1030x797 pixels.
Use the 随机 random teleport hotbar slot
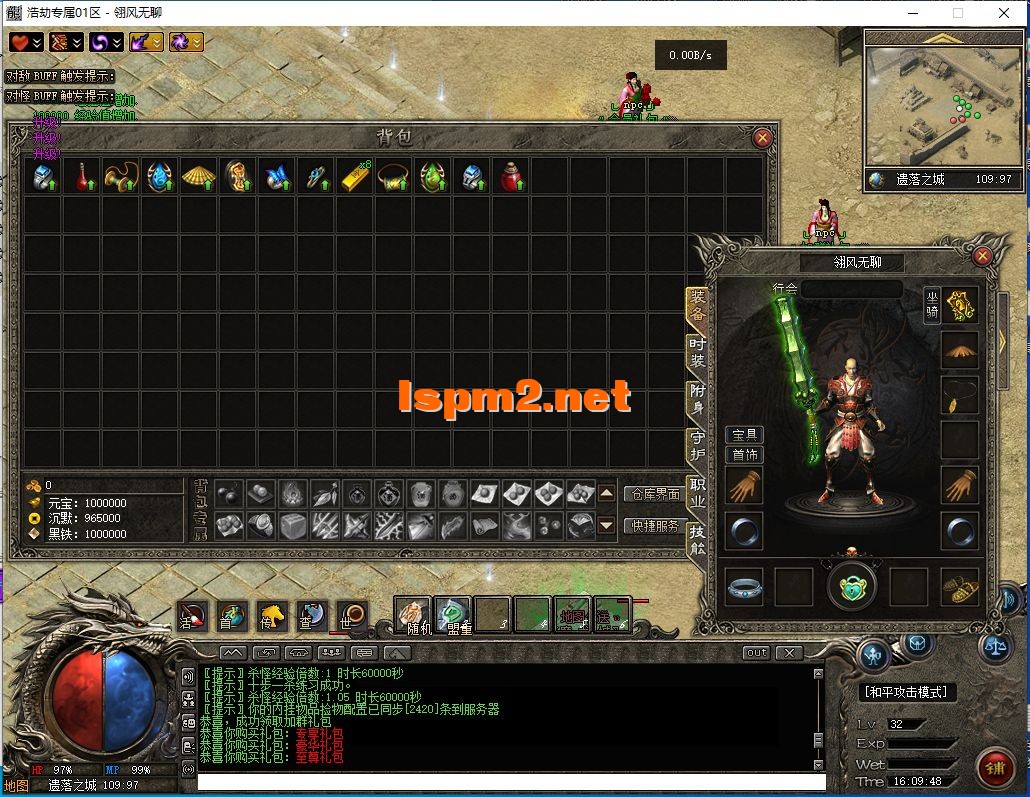pyautogui.click(x=412, y=615)
